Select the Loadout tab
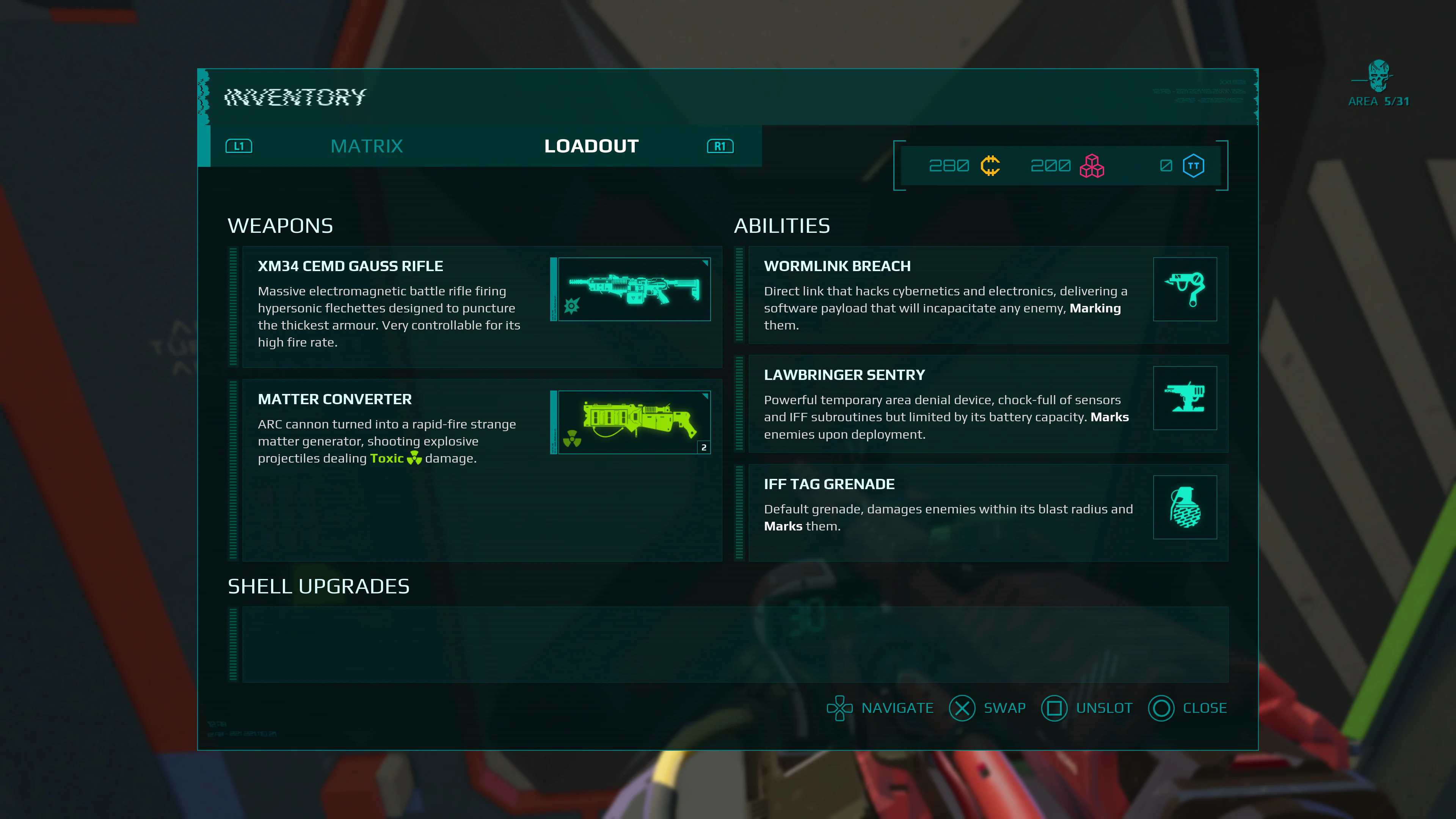Screen dimensions: 1456x819 coord(591,146)
